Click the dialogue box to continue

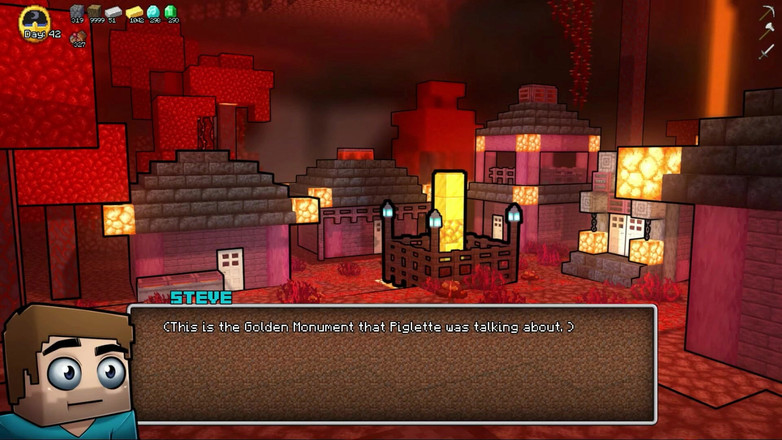pyautogui.click(x=392, y=363)
